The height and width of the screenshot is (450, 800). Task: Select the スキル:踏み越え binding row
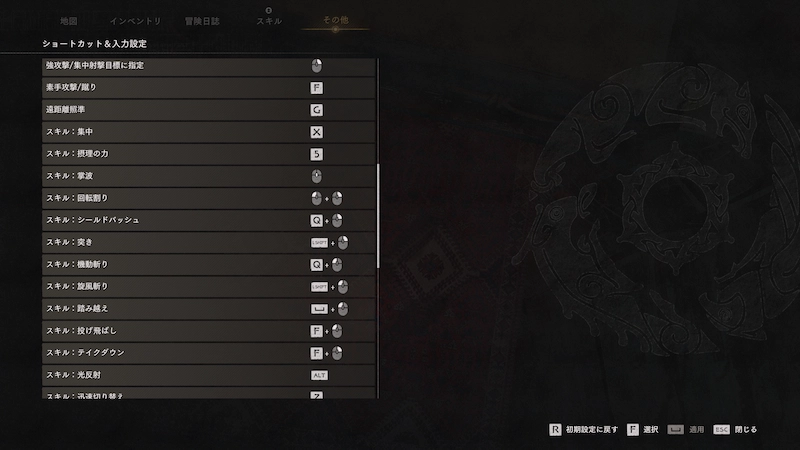pos(209,309)
